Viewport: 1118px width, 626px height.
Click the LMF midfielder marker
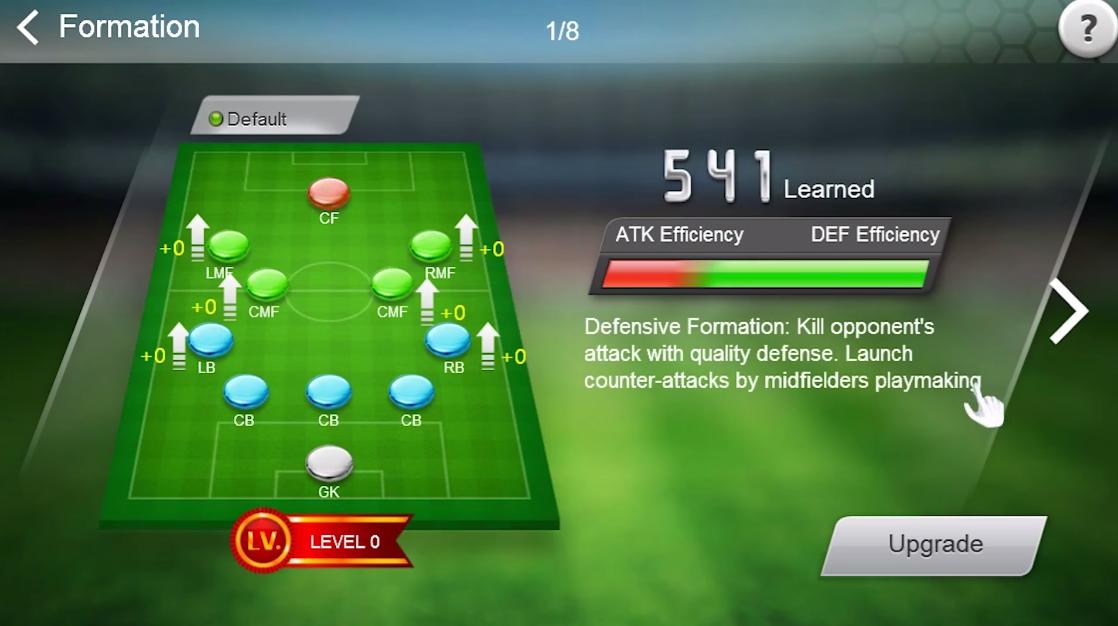(x=228, y=245)
